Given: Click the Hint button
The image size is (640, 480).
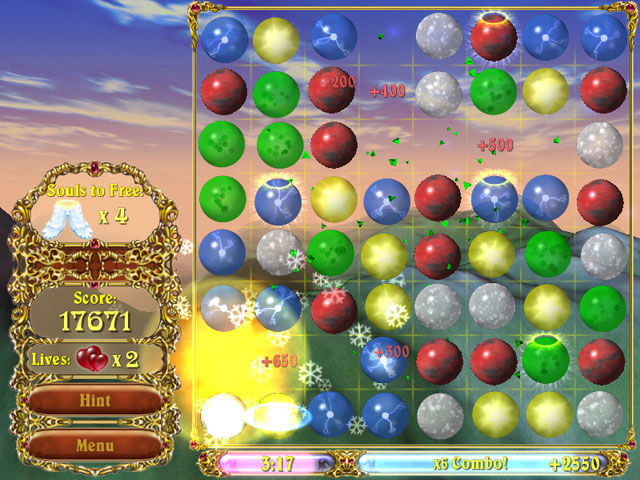Looking at the screenshot, I should (x=95, y=401).
